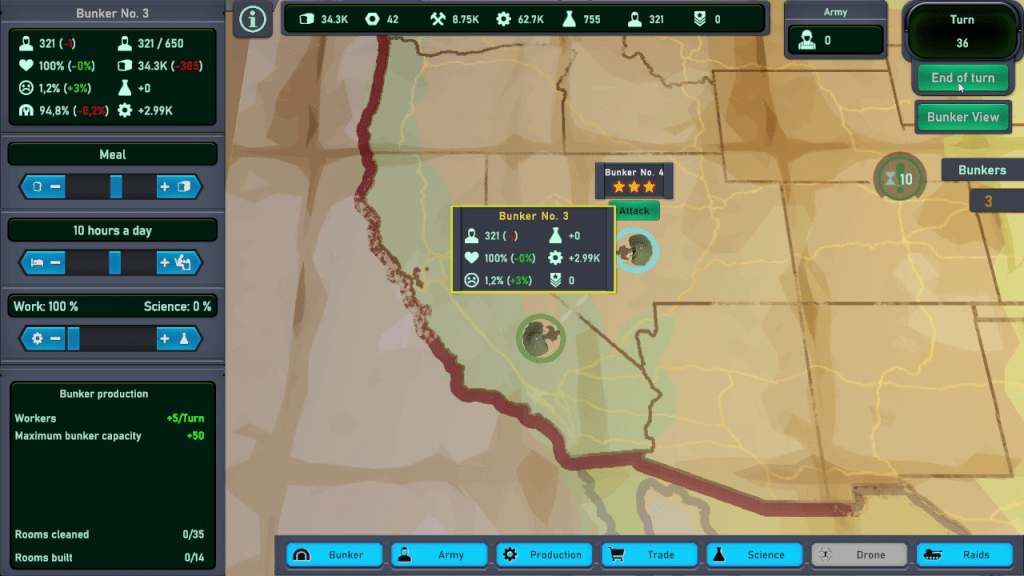Decrease the Meal ration size
The image size is (1024, 576).
pos(46,187)
